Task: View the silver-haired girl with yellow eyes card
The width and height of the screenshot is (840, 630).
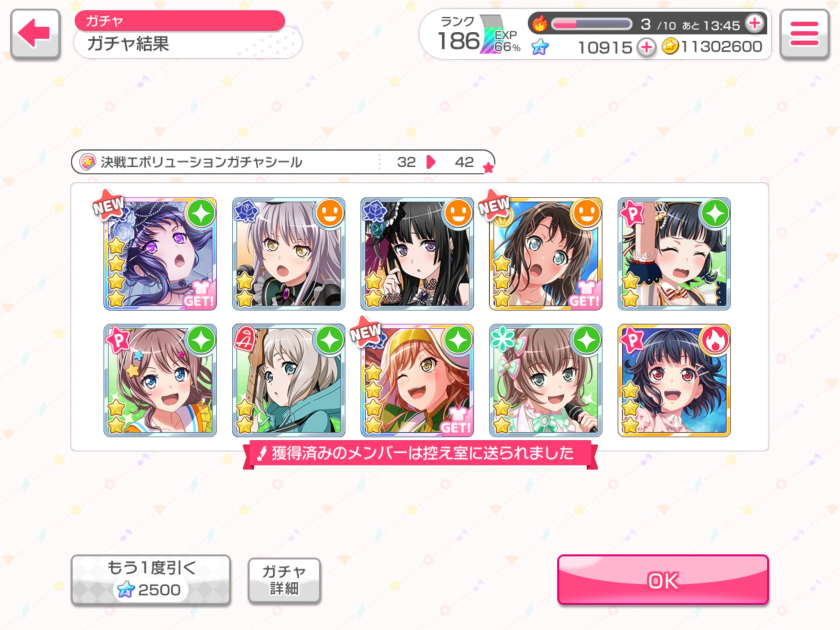Action: [288, 254]
